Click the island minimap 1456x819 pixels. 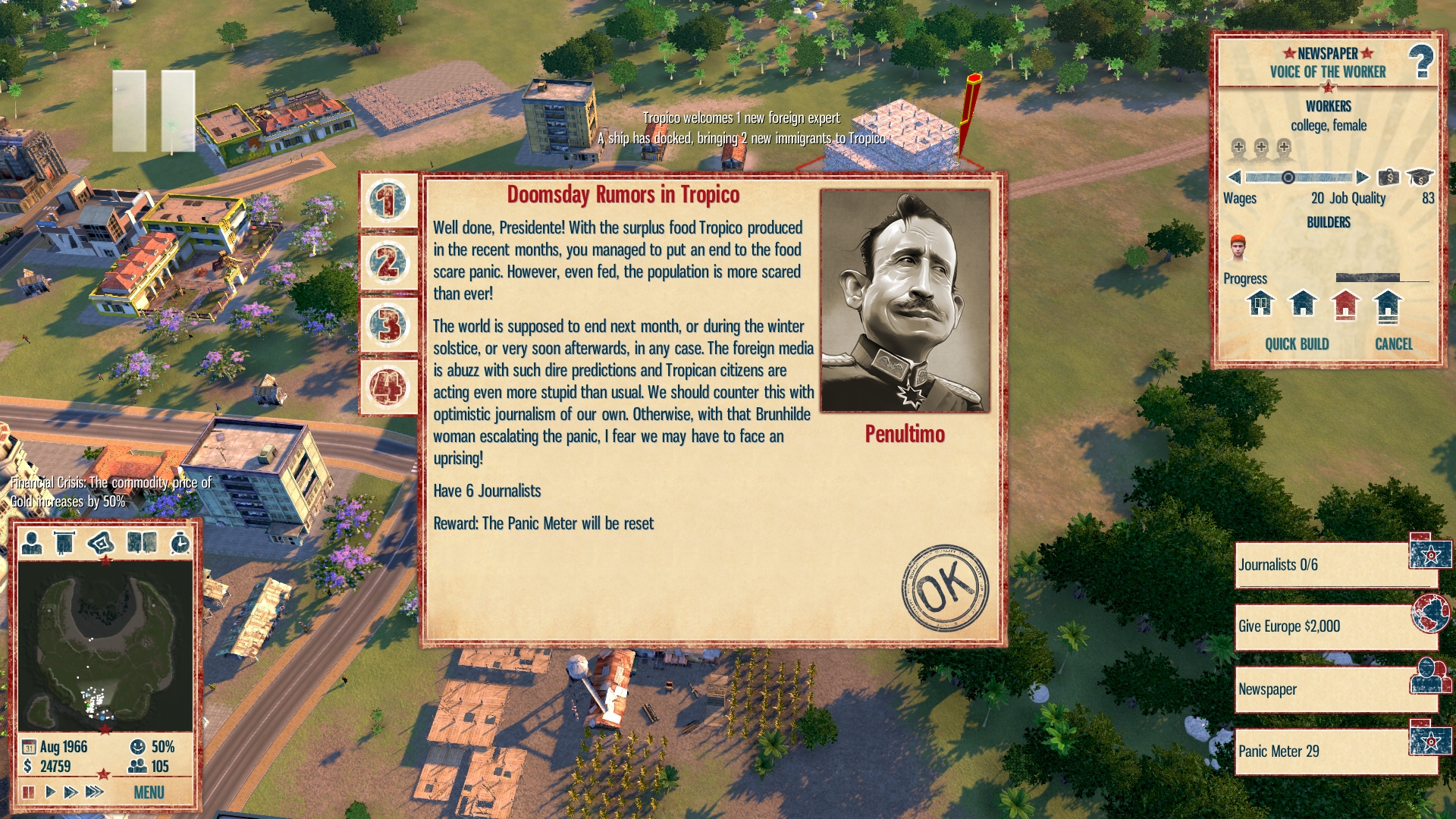tap(105, 646)
